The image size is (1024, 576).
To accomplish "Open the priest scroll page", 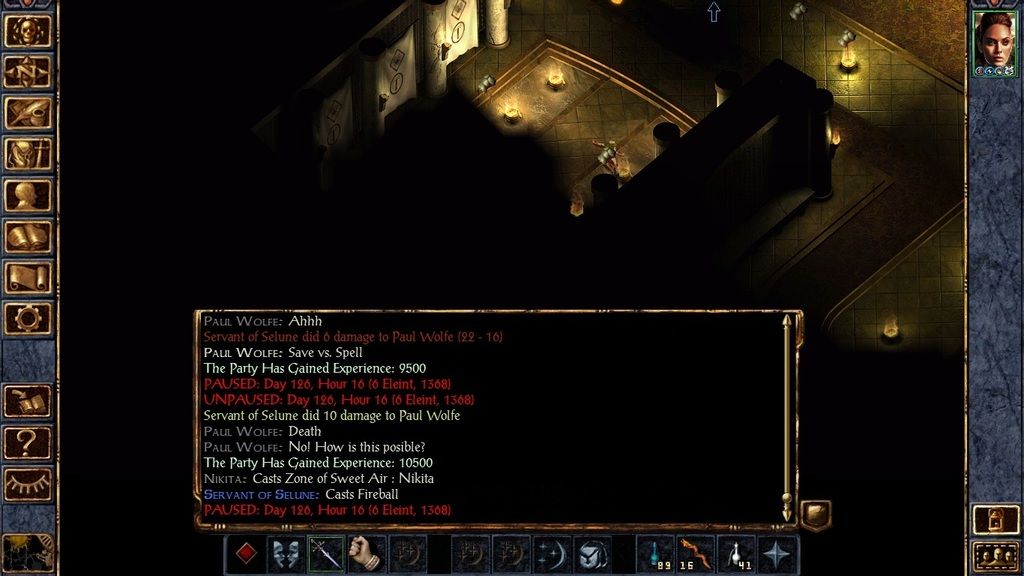I will (x=28, y=277).
